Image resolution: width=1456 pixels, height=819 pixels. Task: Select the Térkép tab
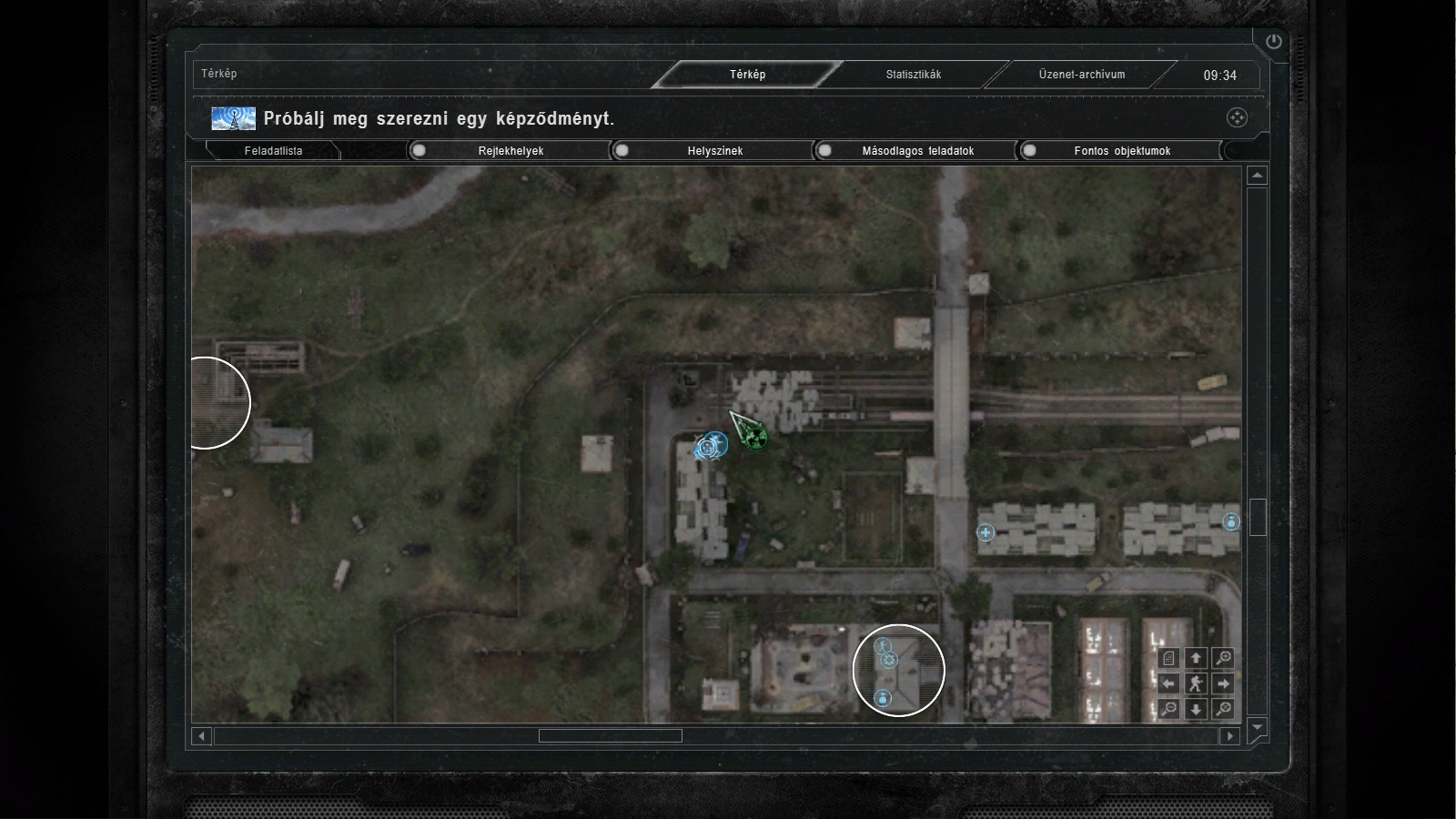pos(747,75)
